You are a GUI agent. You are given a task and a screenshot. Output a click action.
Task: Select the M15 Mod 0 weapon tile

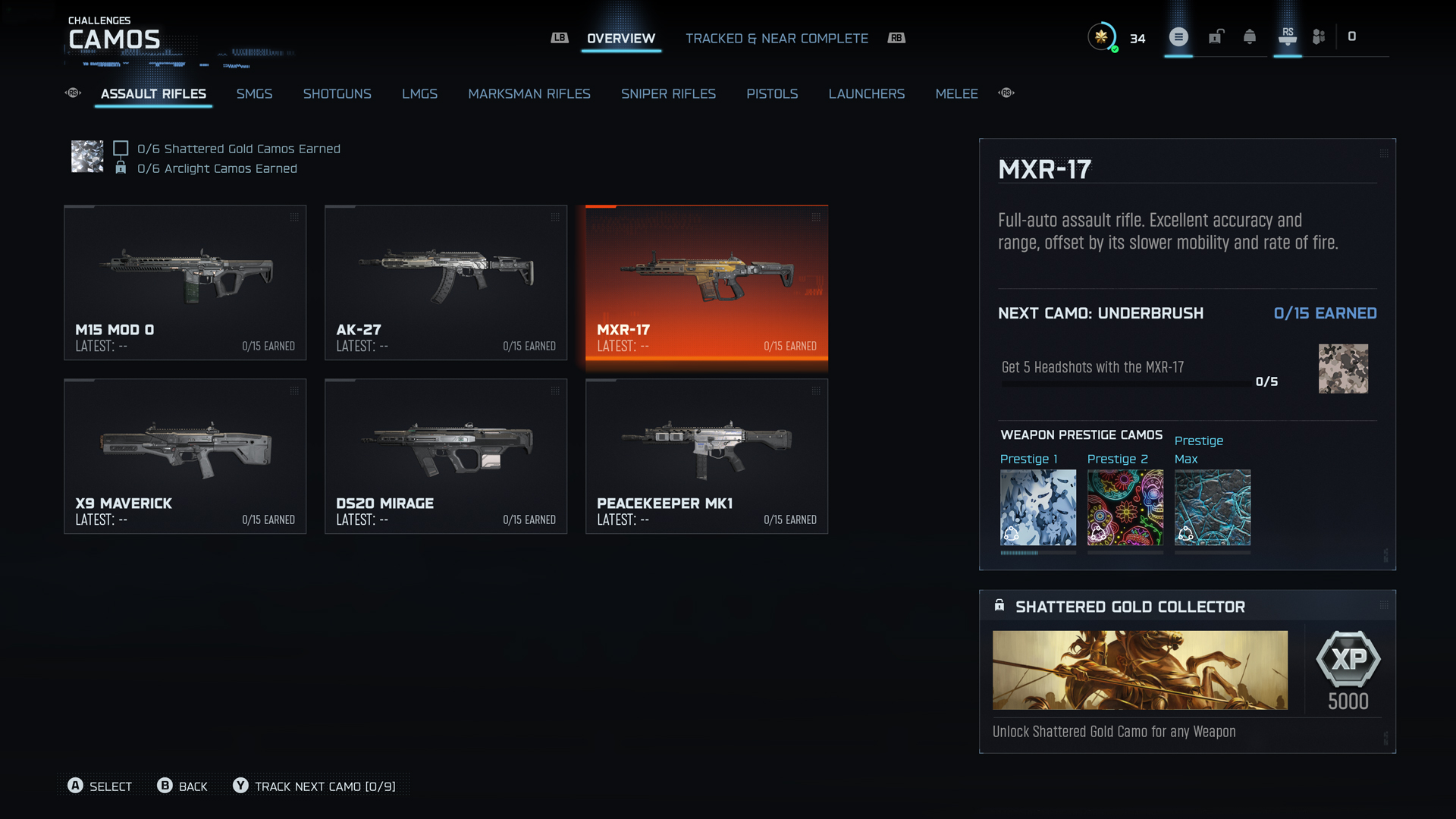[x=185, y=282]
